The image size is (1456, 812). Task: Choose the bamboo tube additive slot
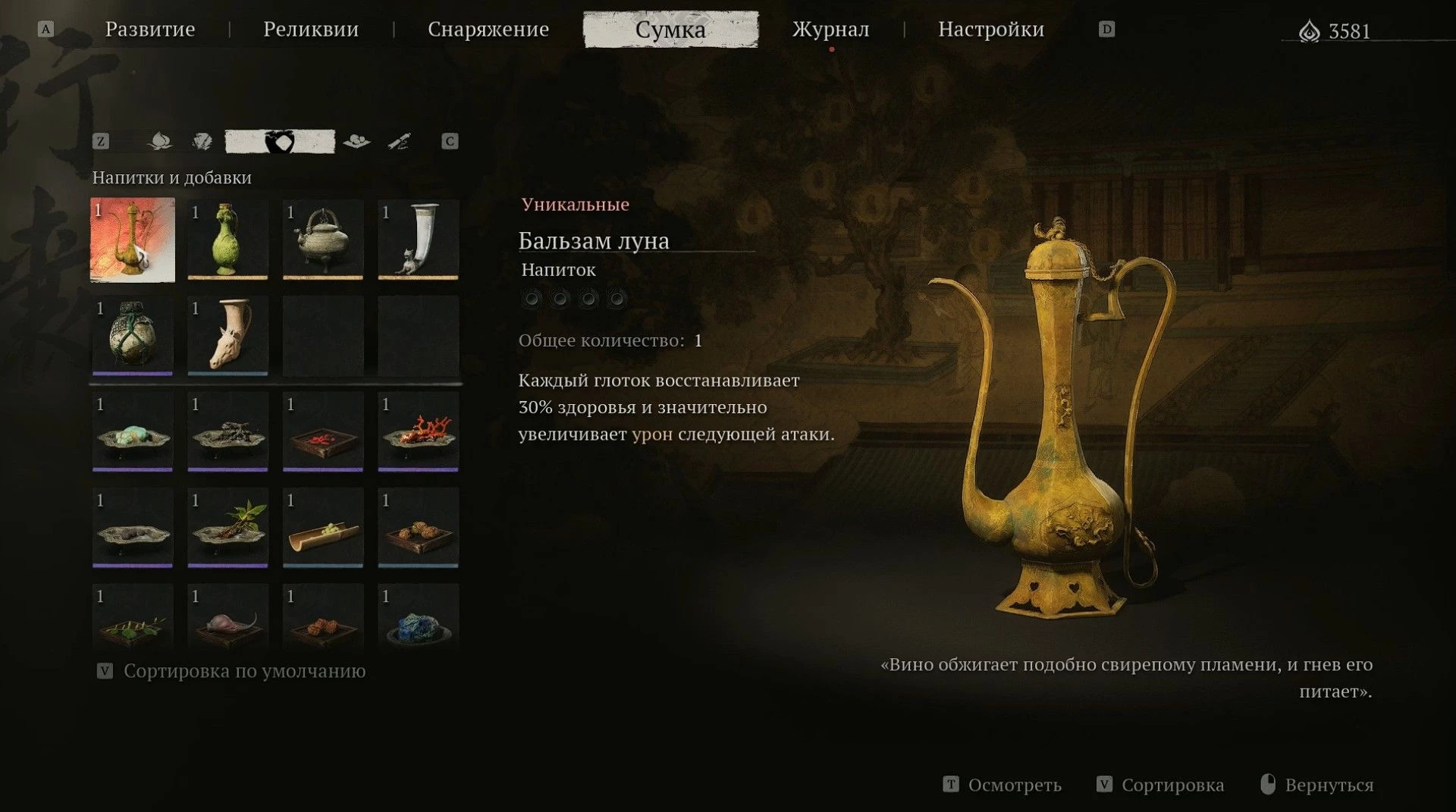(323, 528)
